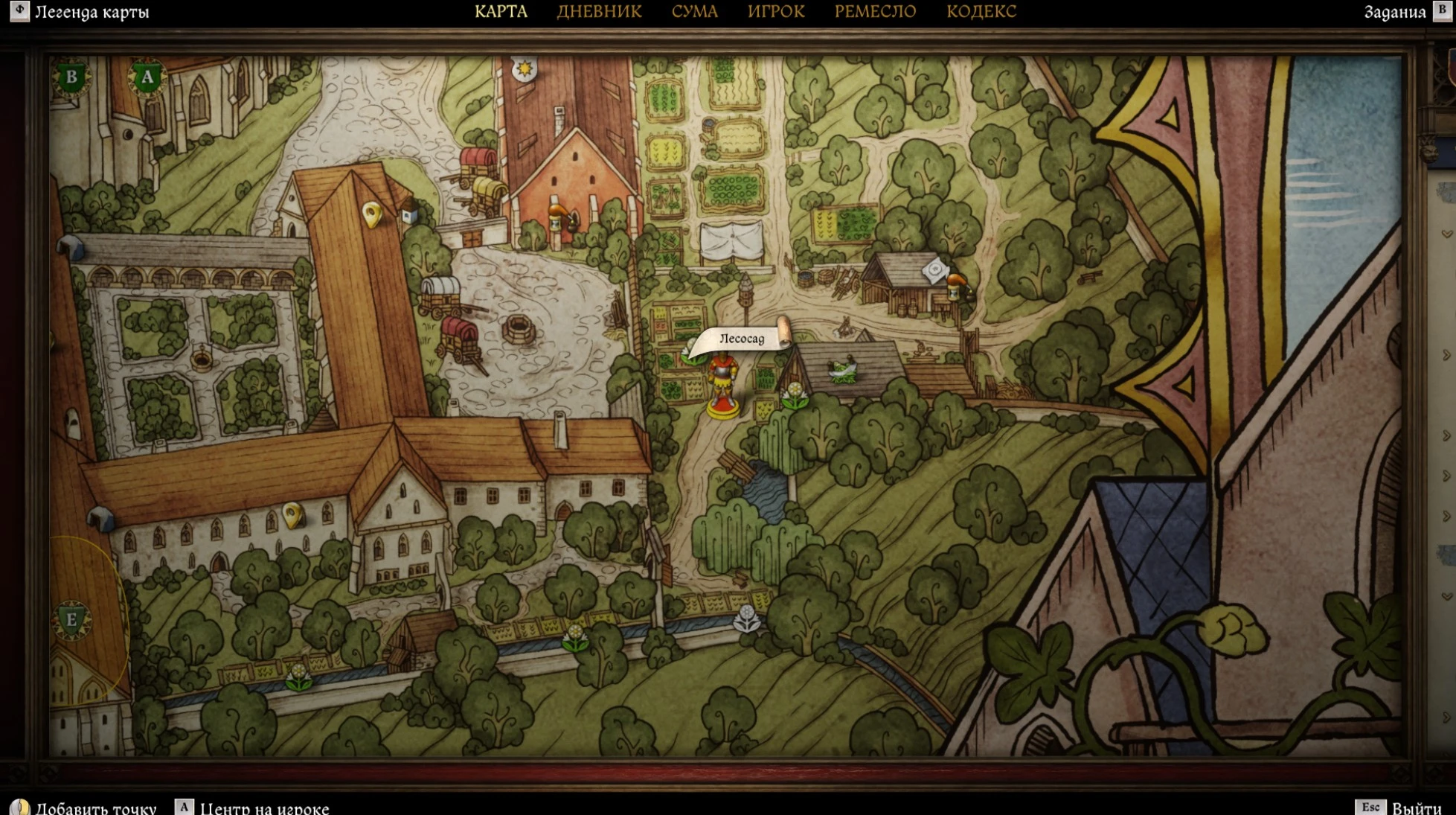
Task: Select the КАРТА tab
Action: [501, 12]
